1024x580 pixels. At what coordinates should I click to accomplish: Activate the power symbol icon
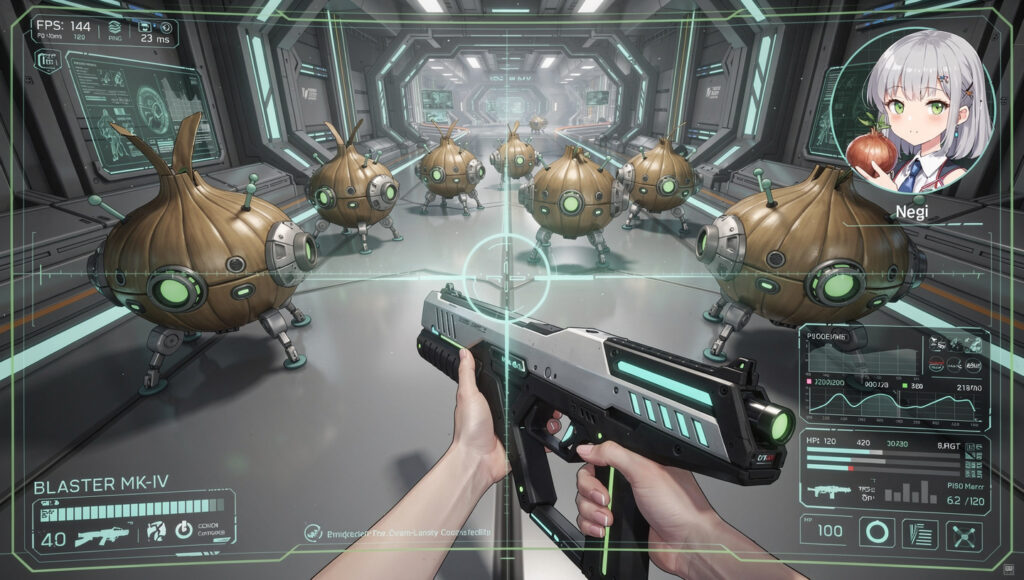click(x=184, y=530)
